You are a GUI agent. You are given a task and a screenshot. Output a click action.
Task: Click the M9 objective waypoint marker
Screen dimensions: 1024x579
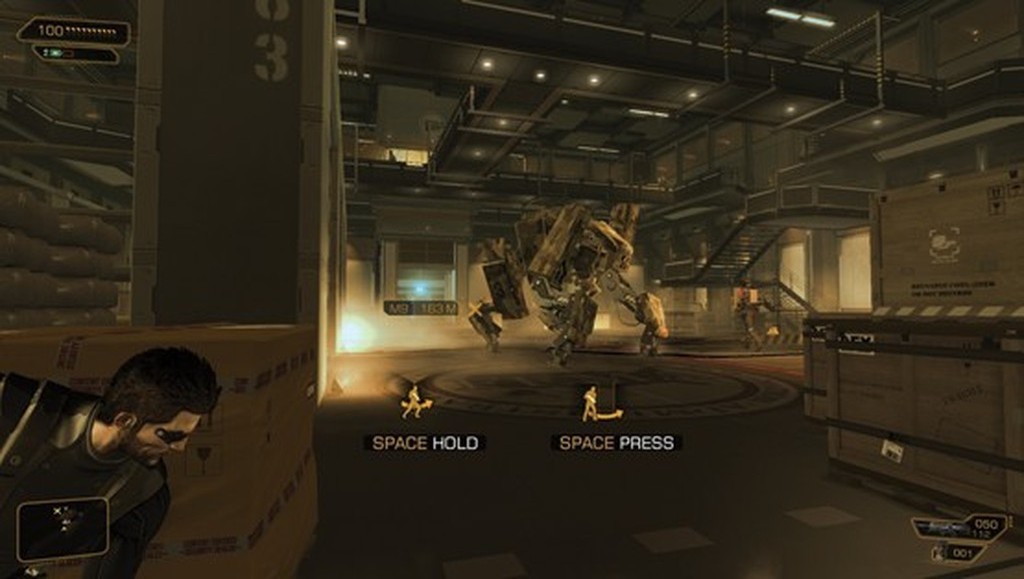point(420,308)
